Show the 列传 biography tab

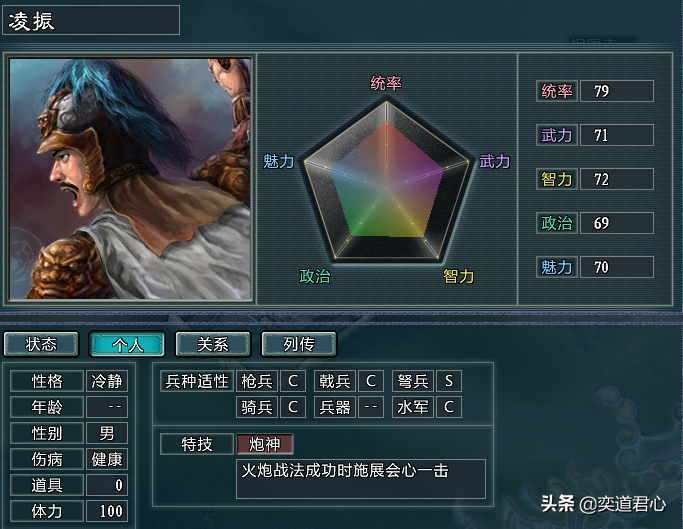pos(299,344)
